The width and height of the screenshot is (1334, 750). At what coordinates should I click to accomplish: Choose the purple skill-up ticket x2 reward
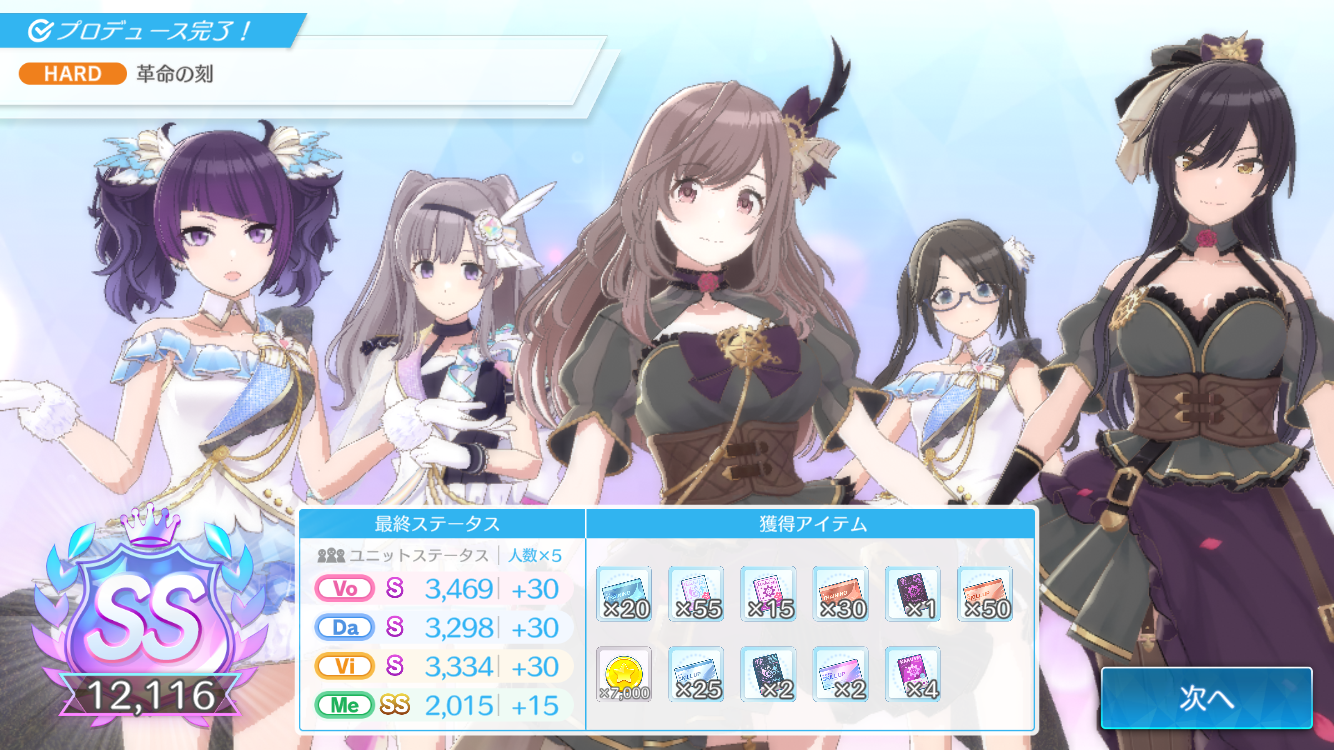pyautogui.click(x=840, y=674)
